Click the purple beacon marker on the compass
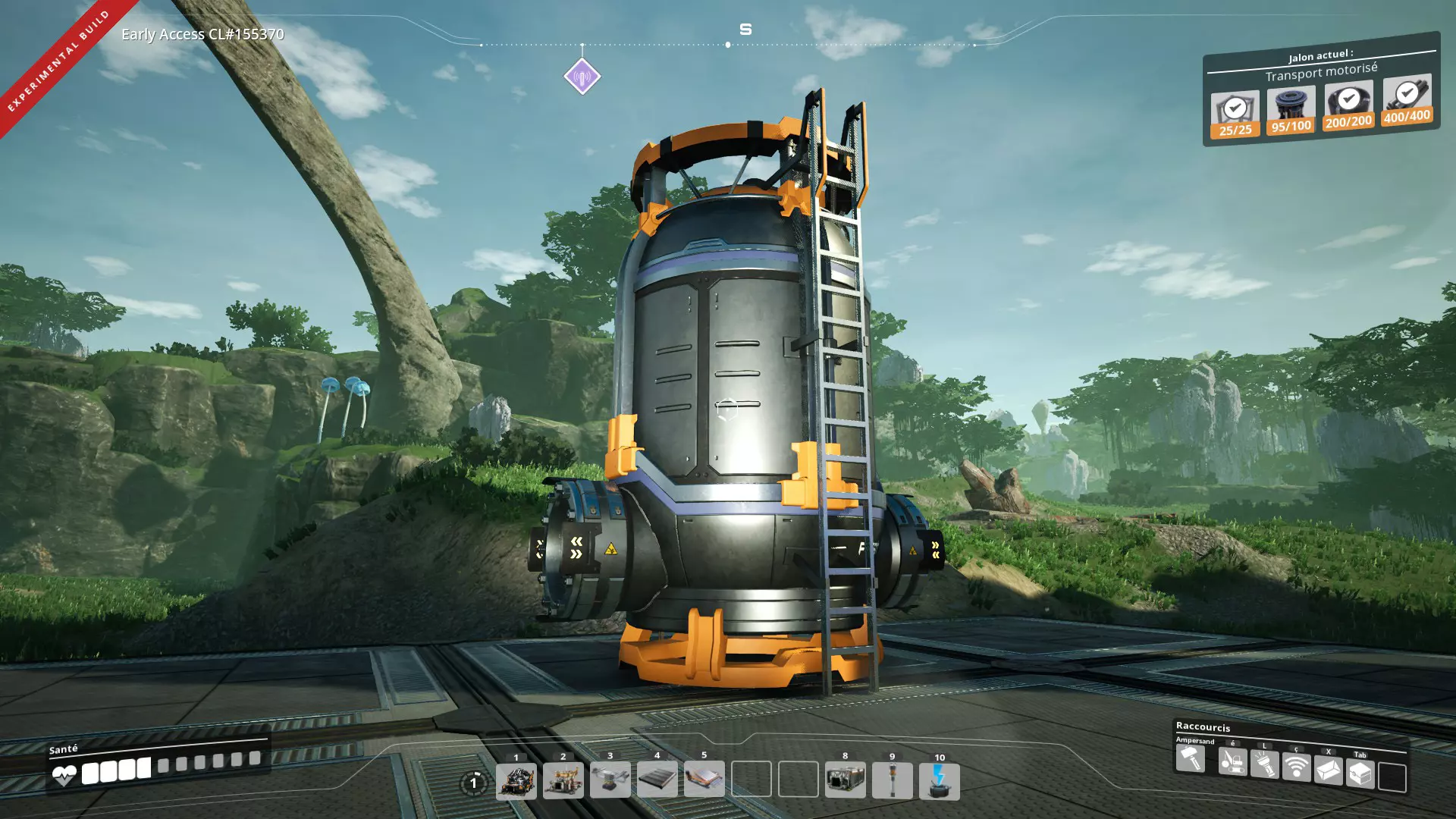 coord(582,77)
